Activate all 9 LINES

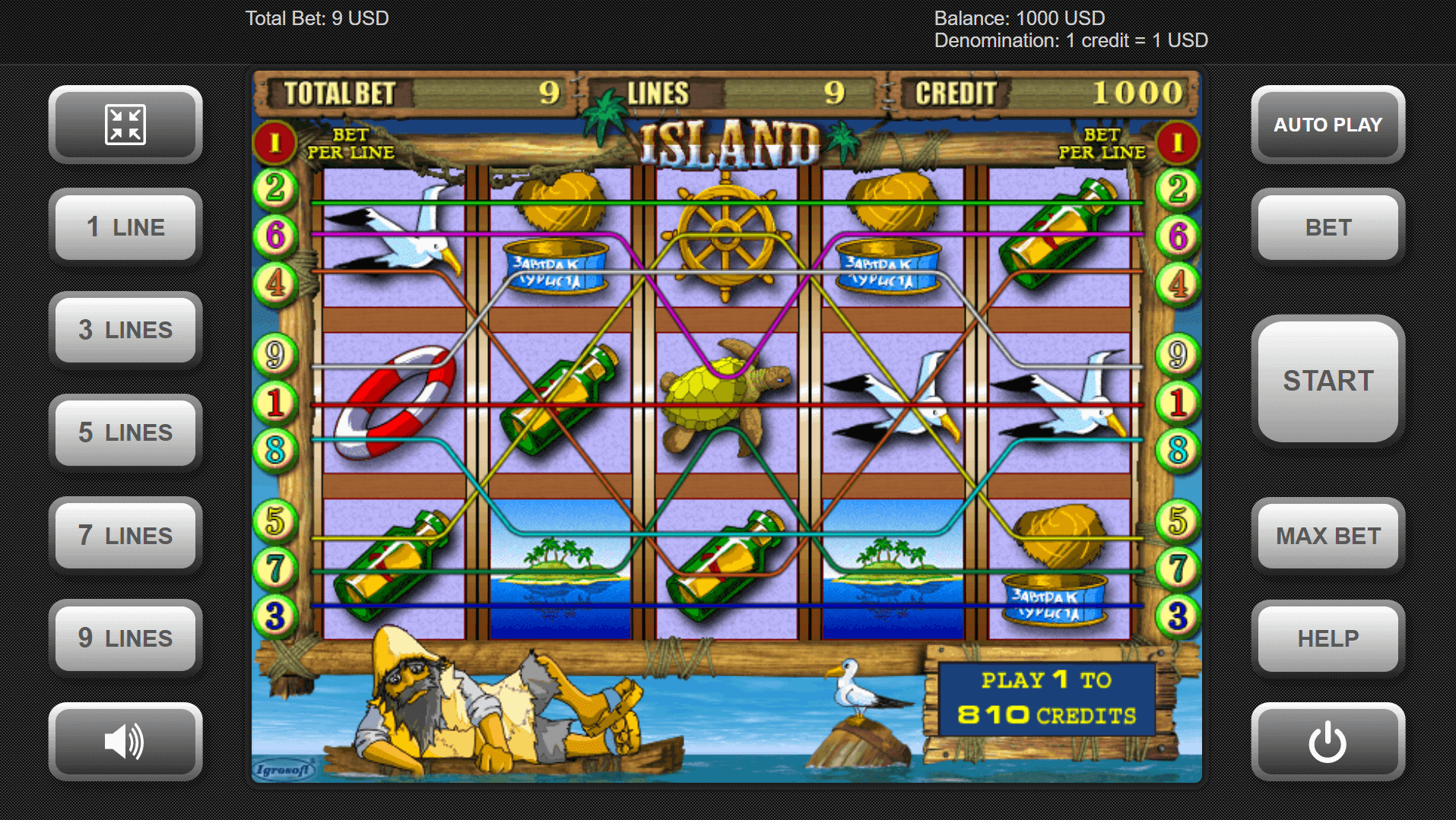point(125,638)
